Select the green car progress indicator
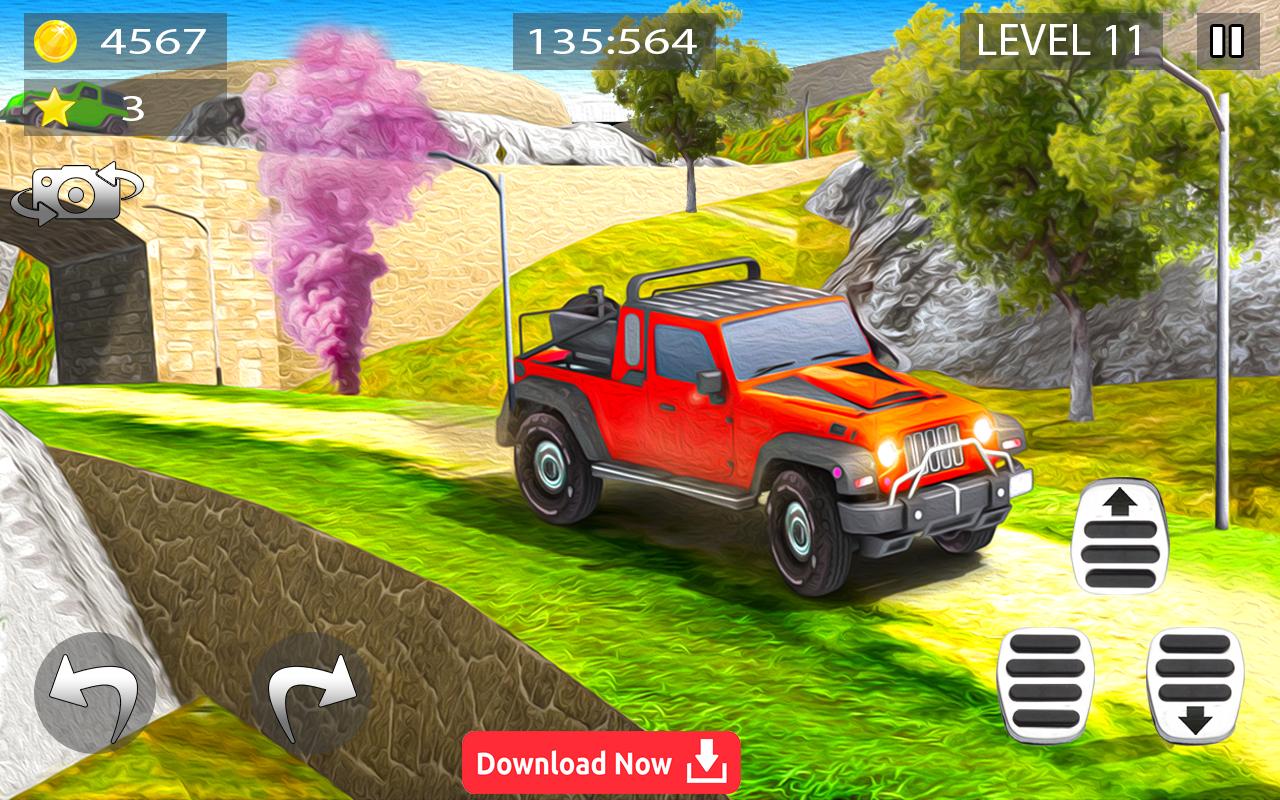Image resolution: width=1280 pixels, height=800 pixels. click(60, 110)
